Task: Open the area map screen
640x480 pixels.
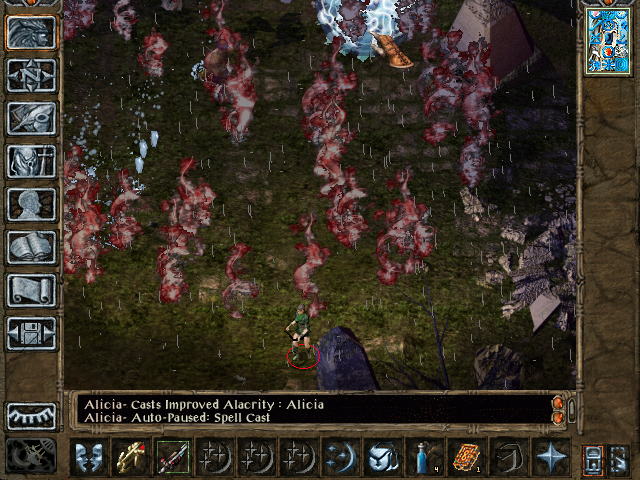Action: [x=31, y=75]
